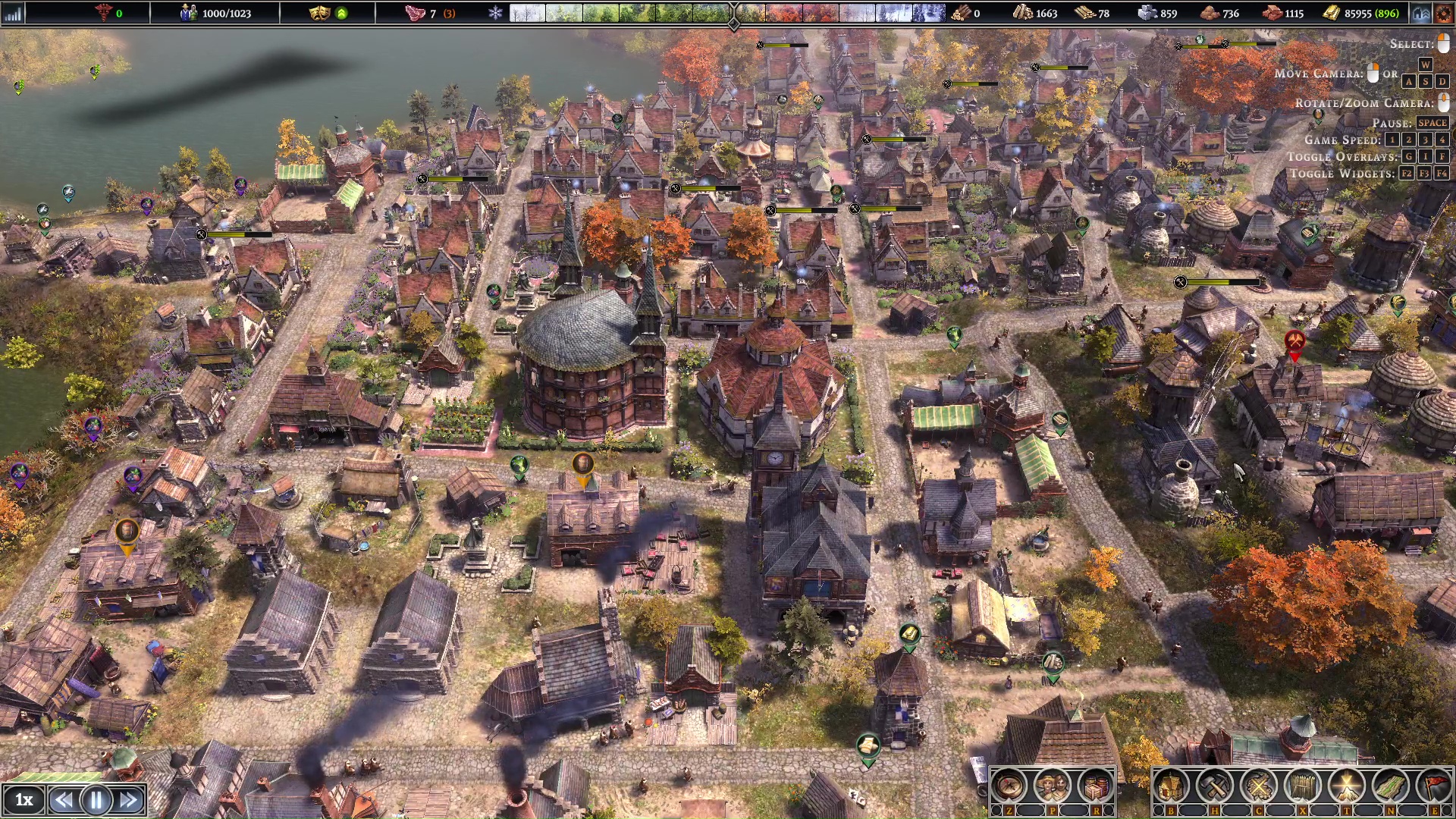The image size is (1456, 819).
Task: Open the build menu house icon
Action: (1171, 786)
